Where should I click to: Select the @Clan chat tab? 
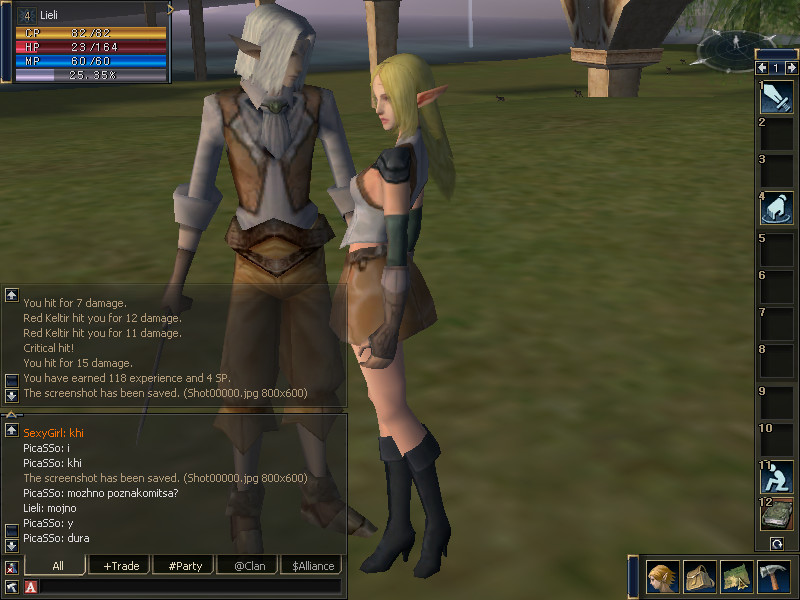coord(248,566)
